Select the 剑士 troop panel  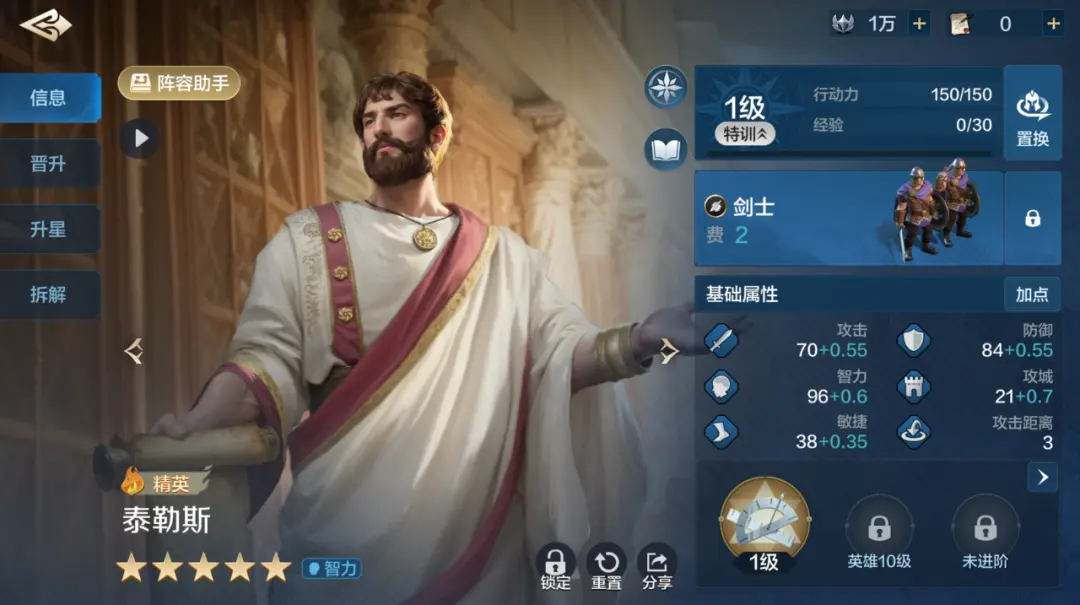(x=848, y=218)
